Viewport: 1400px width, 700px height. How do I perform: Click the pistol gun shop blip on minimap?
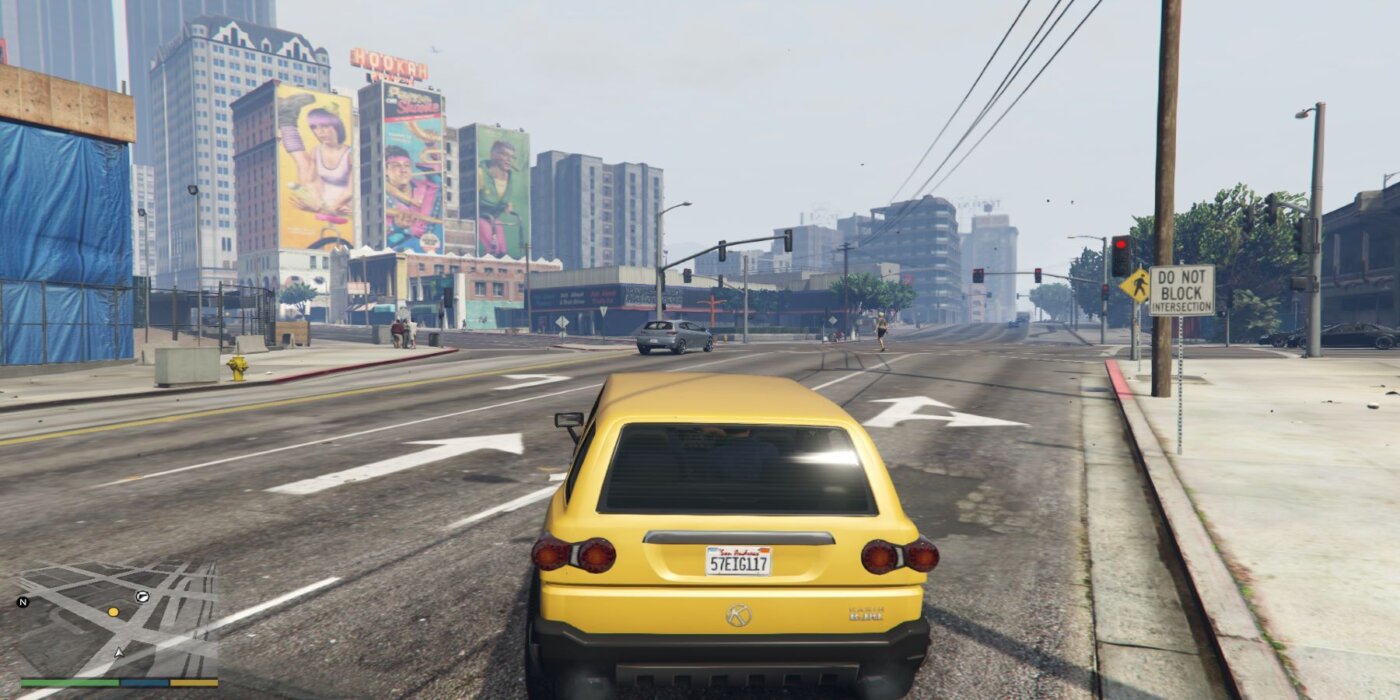click(142, 596)
